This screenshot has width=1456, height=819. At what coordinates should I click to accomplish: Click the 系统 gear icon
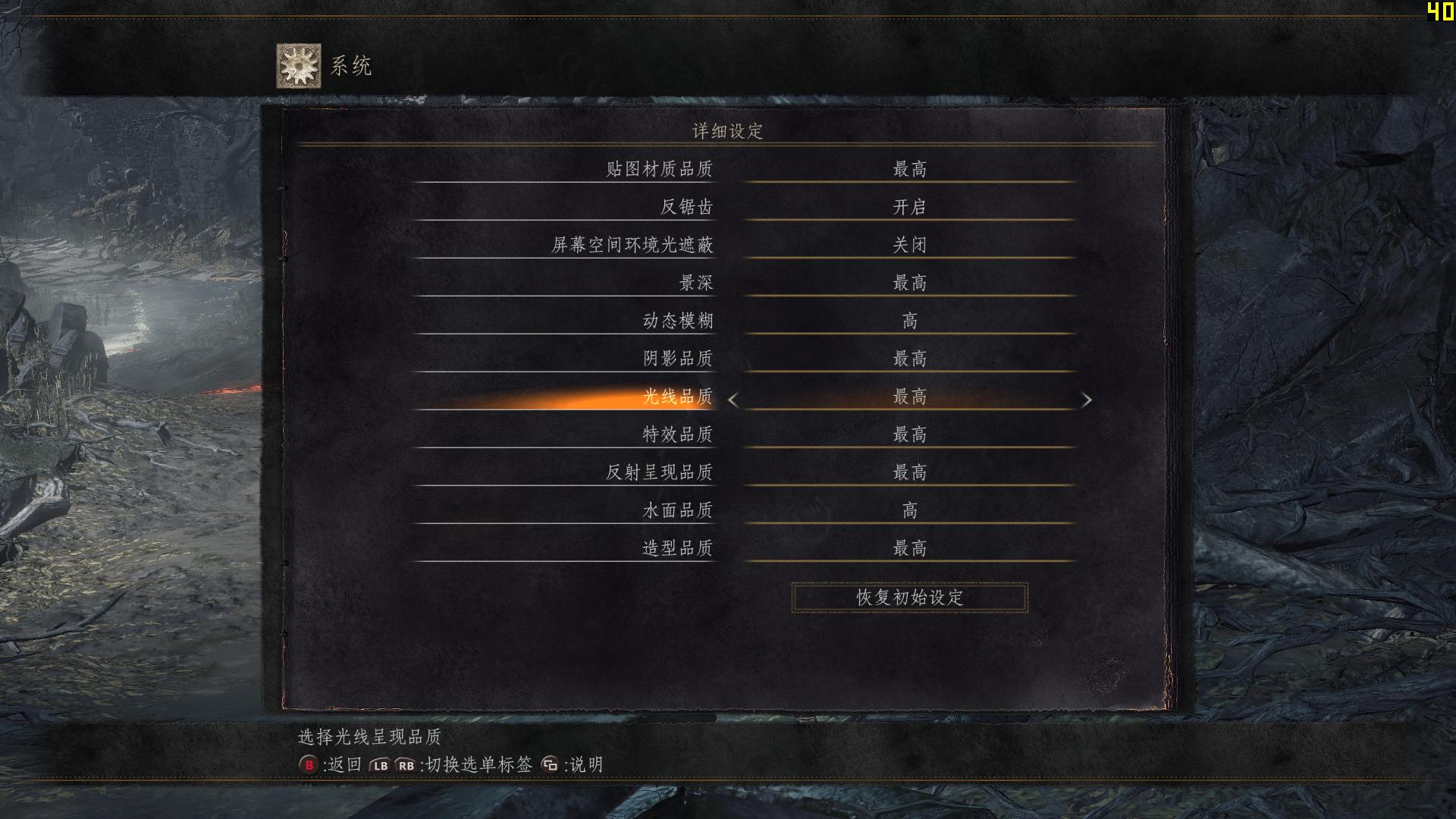click(x=298, y=64)
